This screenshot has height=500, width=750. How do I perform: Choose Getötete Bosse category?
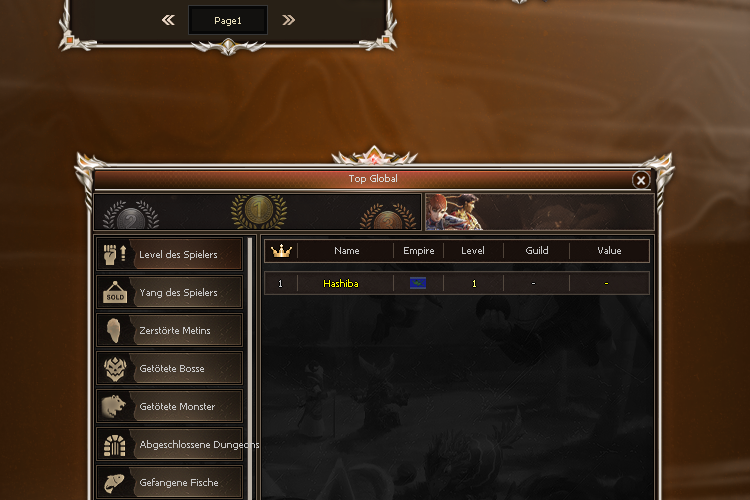pyautogui.click(x=170, y=369)
